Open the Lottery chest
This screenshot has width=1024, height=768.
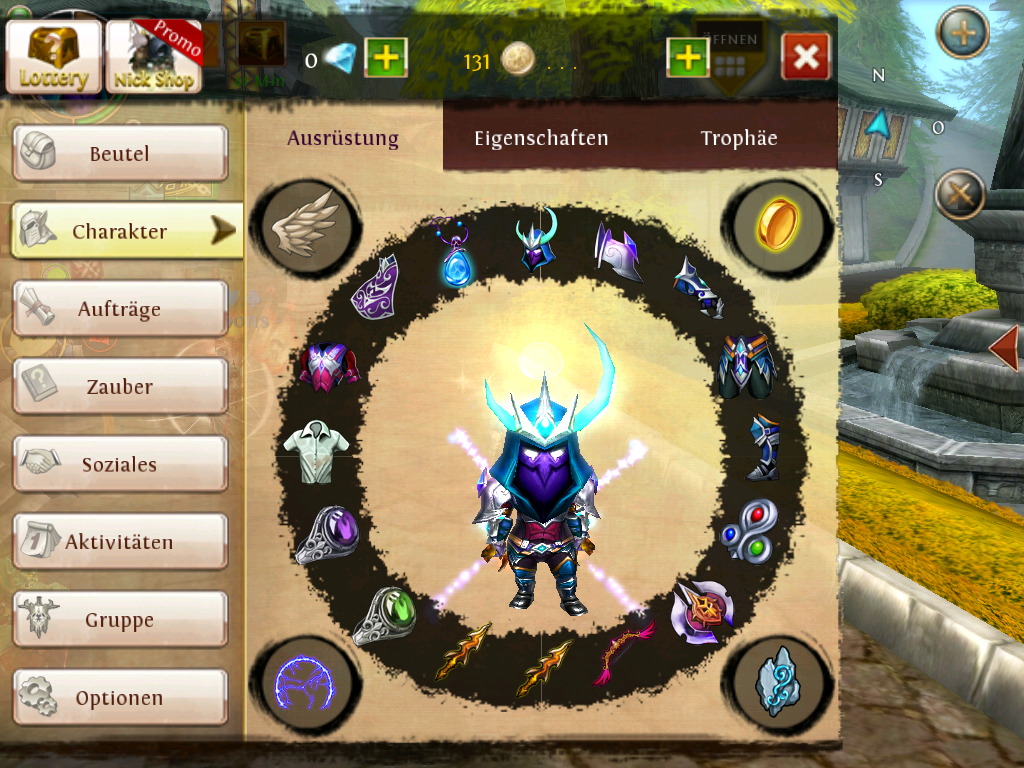(x=54, y=56)
